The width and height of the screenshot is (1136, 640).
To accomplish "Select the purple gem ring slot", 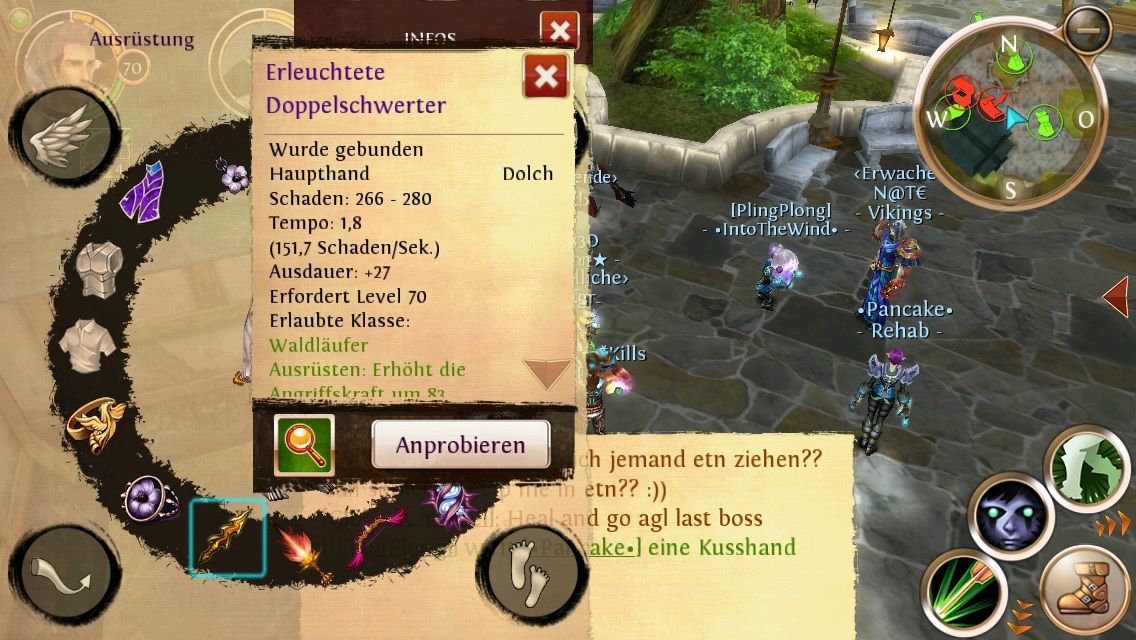I will tap(152, 495).
